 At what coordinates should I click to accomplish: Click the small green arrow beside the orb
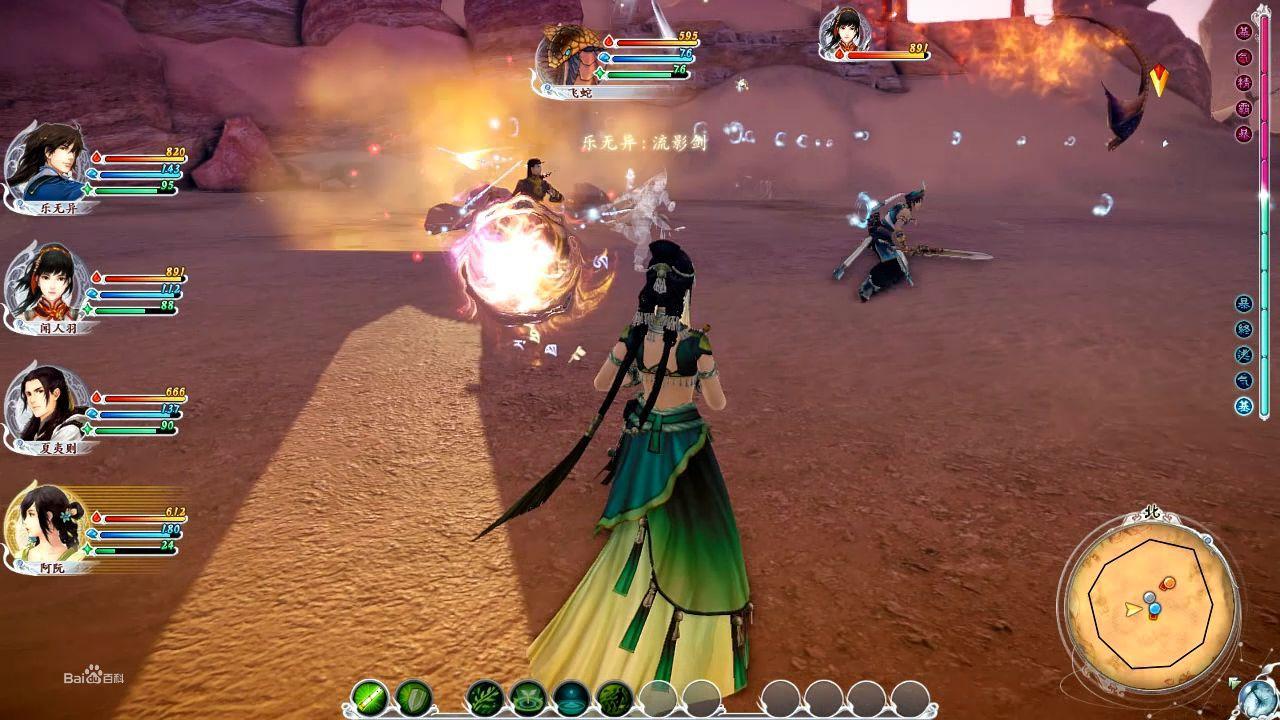1232,684
